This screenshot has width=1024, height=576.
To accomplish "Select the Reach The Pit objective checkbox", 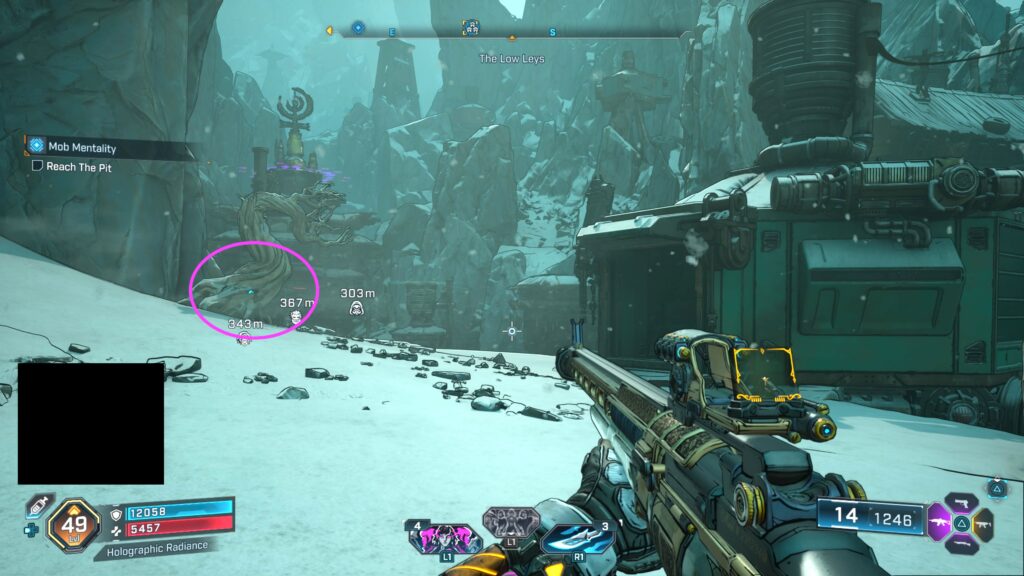I will tap(37, 167).
